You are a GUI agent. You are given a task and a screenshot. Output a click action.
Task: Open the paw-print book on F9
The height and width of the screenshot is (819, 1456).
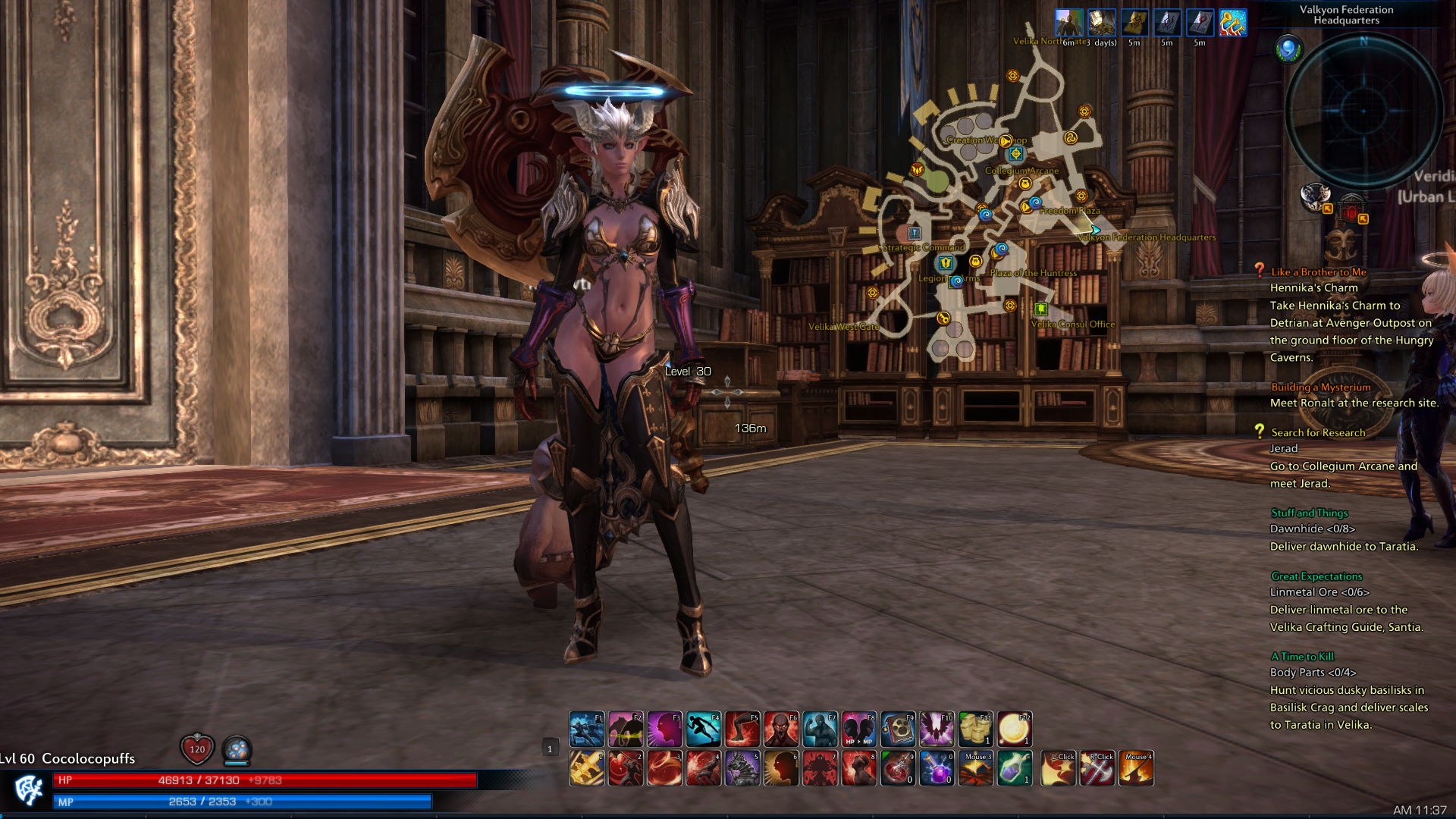coord(898,730)
